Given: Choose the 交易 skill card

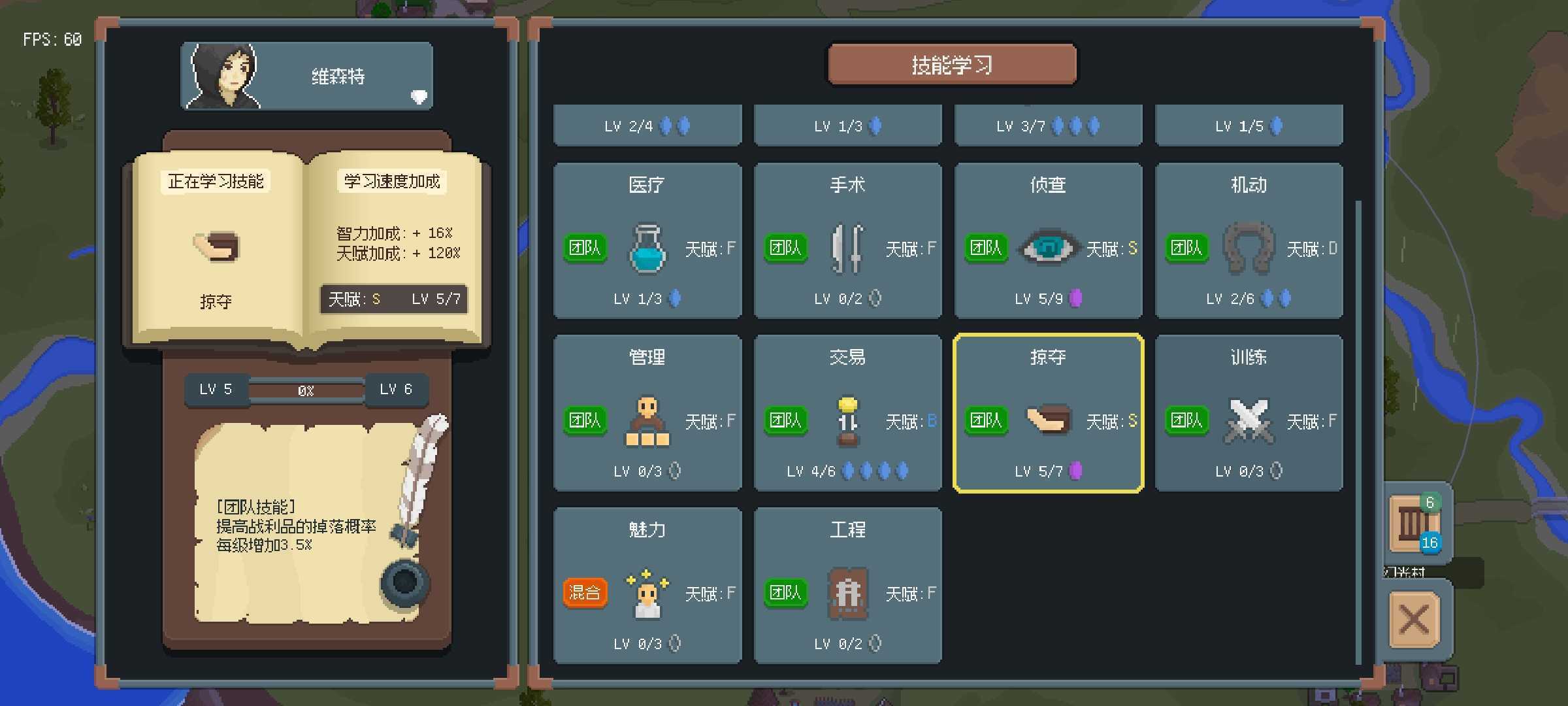Looking at the screenshot, I should [x=847, y=413].
